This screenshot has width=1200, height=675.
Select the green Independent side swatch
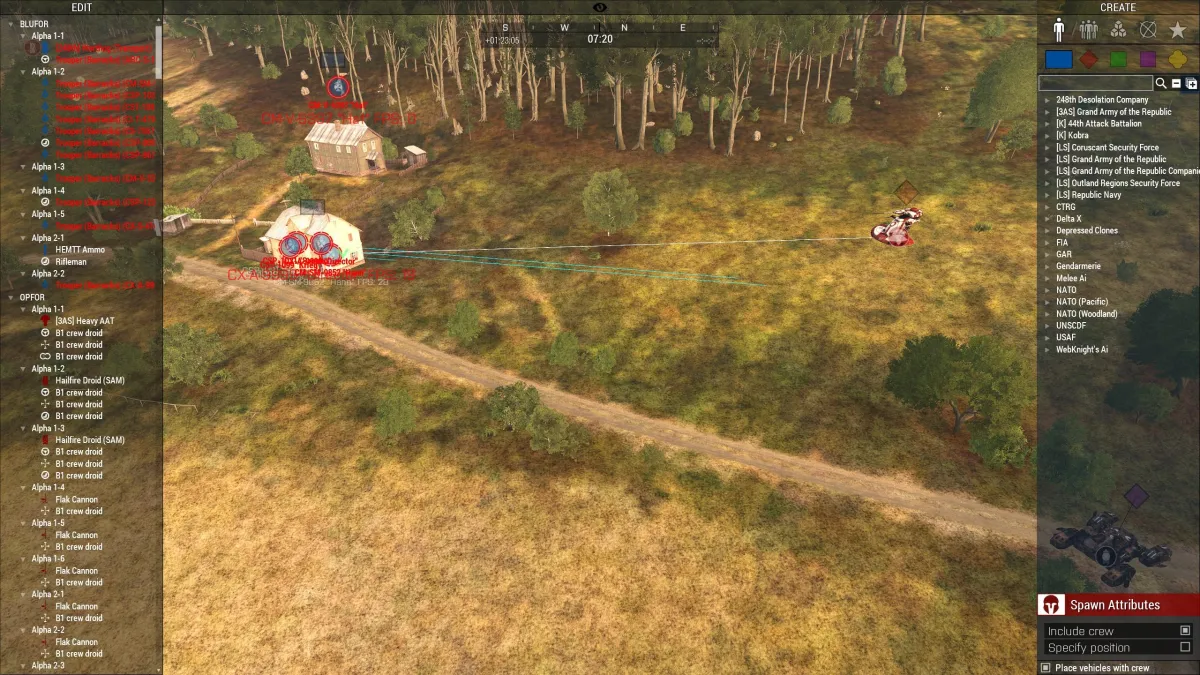1118,59
